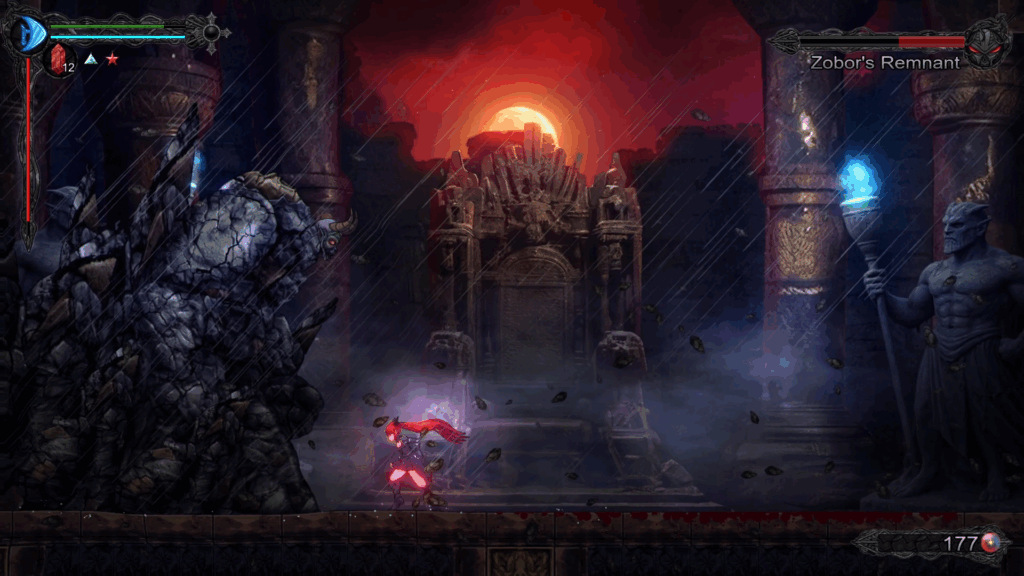The height and width of the screenshot is (576, 1024).
Task: Click the white triangle buff icon
Action: (90, 60)
